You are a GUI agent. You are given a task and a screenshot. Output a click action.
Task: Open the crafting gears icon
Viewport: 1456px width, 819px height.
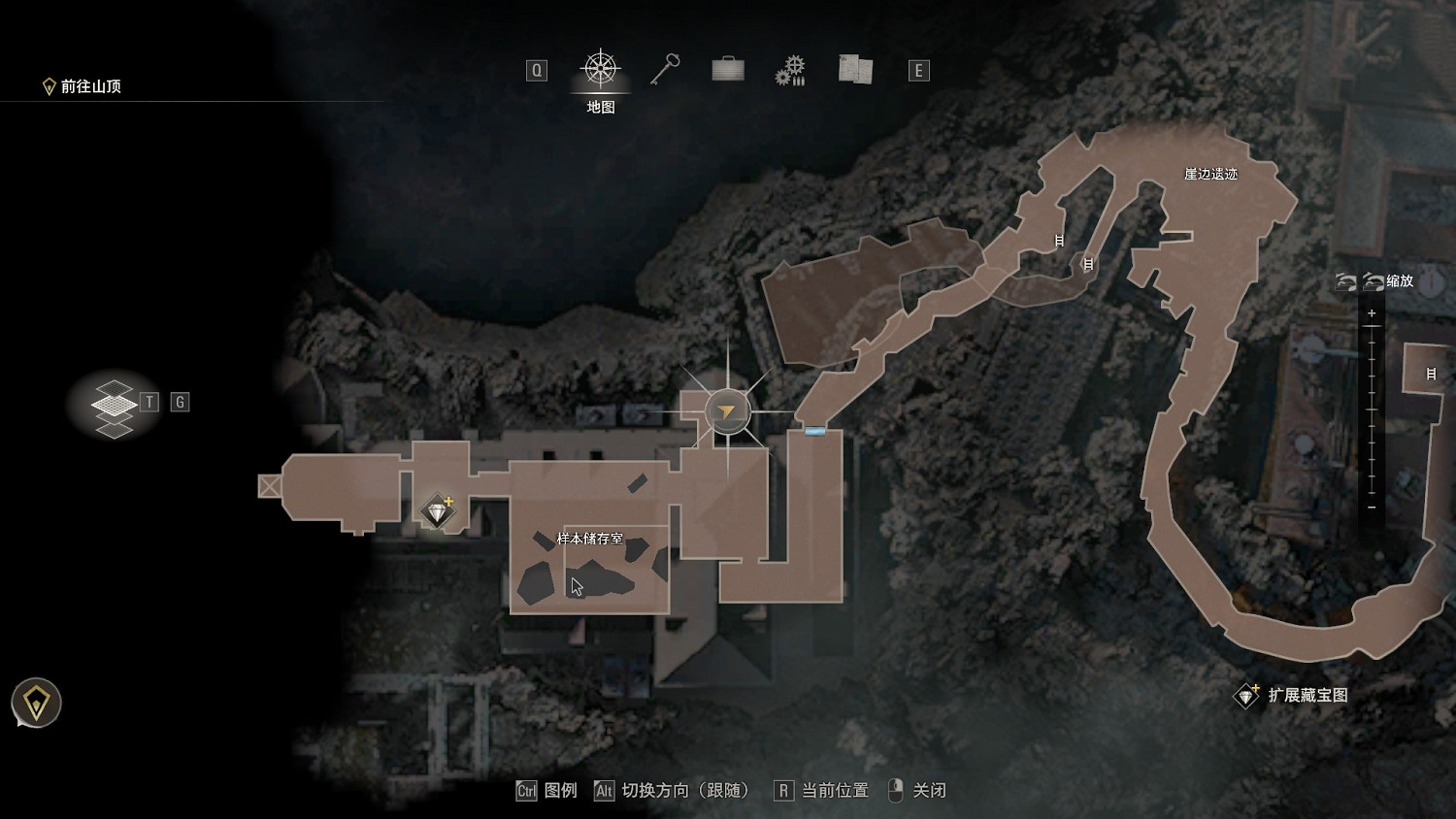(791, 69)
